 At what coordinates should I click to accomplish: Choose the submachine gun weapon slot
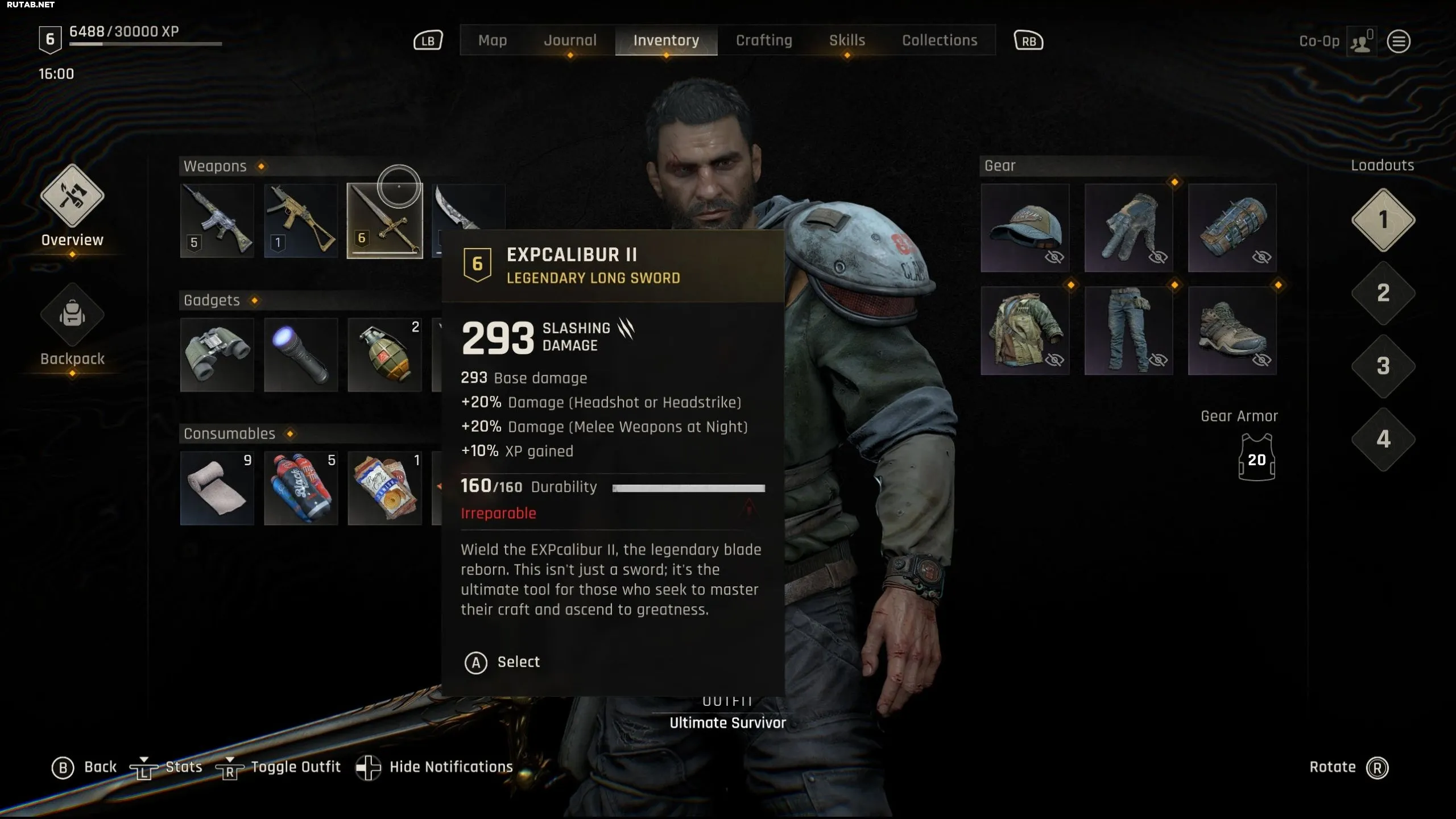pos(301,221)
